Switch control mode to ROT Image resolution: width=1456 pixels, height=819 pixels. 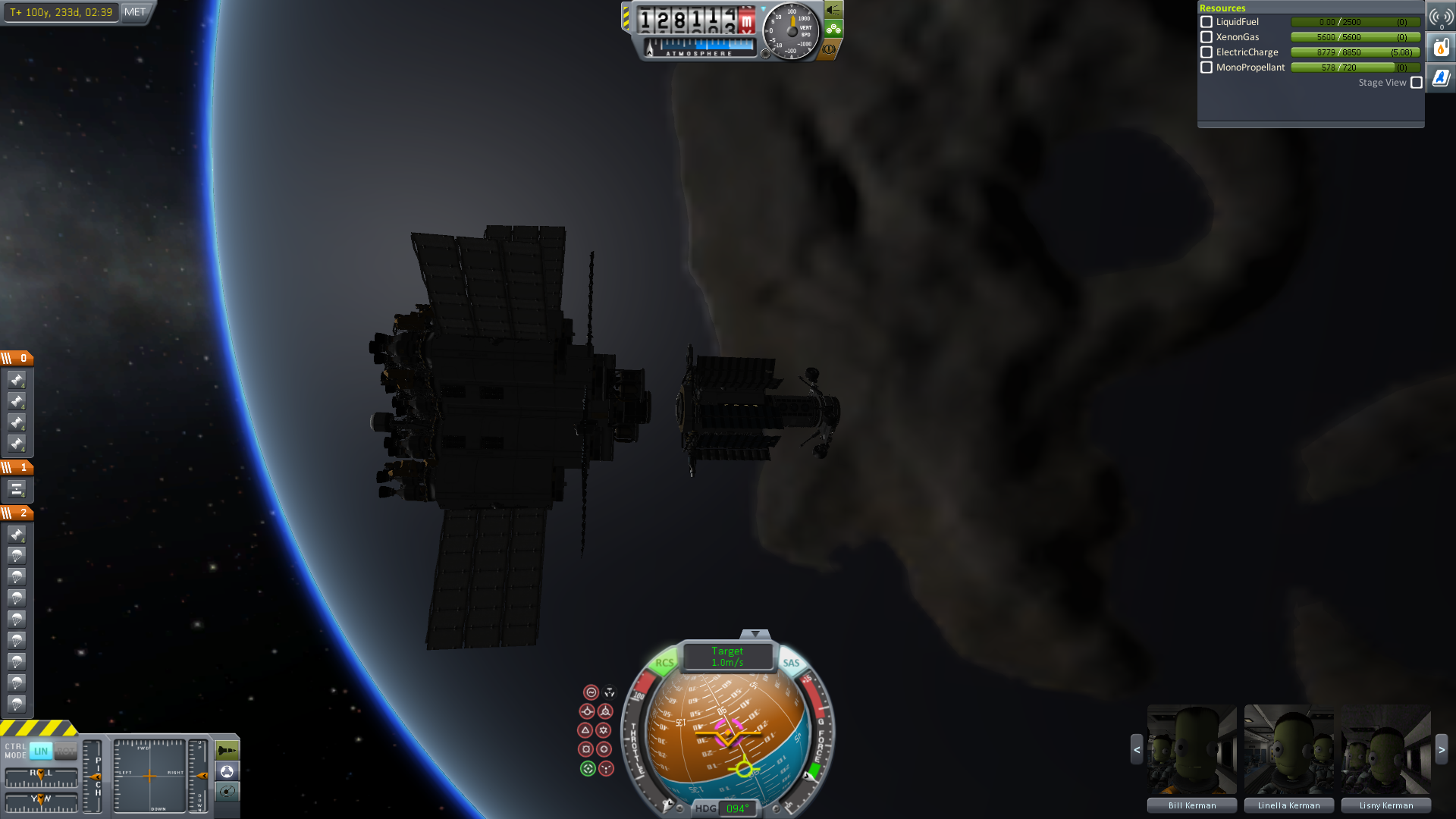pos(66,751)
